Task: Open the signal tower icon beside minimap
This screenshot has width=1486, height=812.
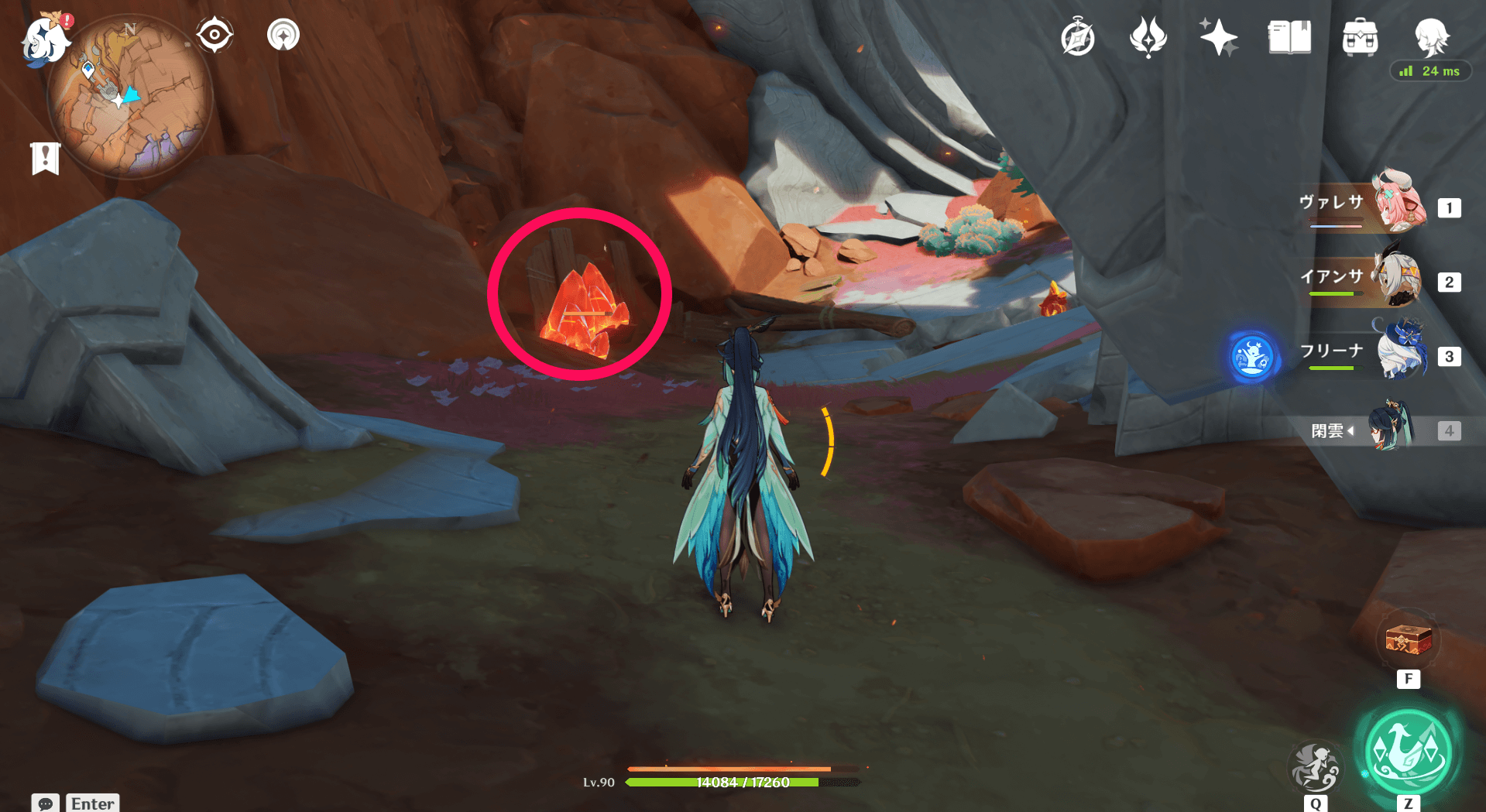Action: click(283, 35)
